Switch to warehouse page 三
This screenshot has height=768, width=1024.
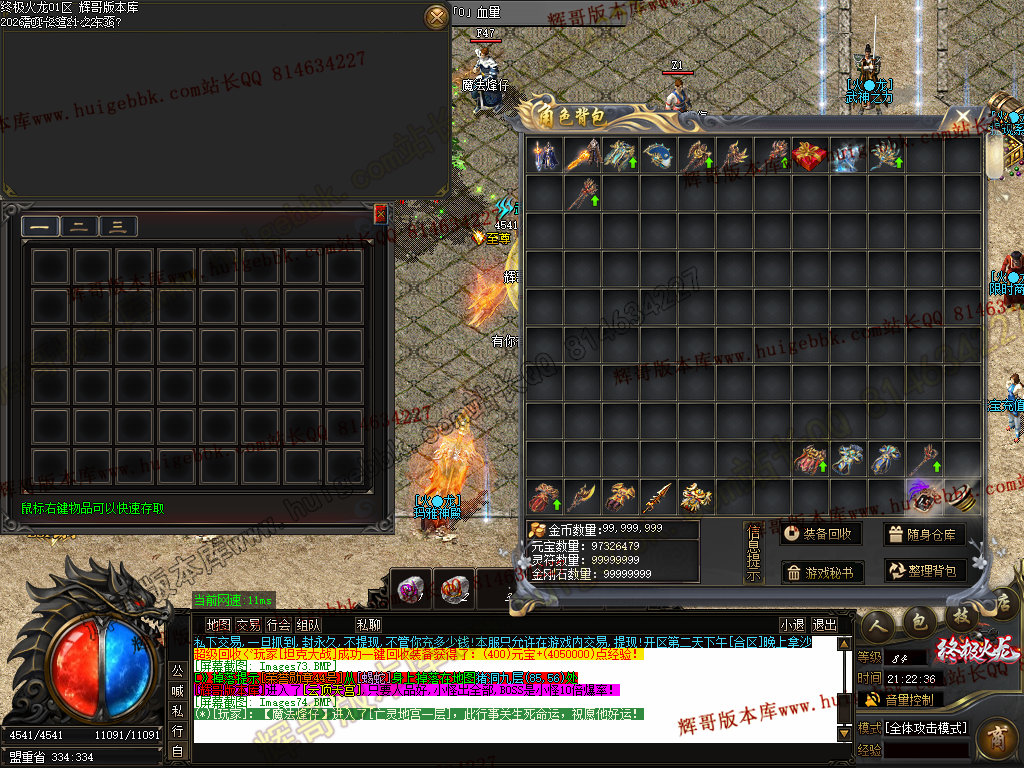click(117, 227)
